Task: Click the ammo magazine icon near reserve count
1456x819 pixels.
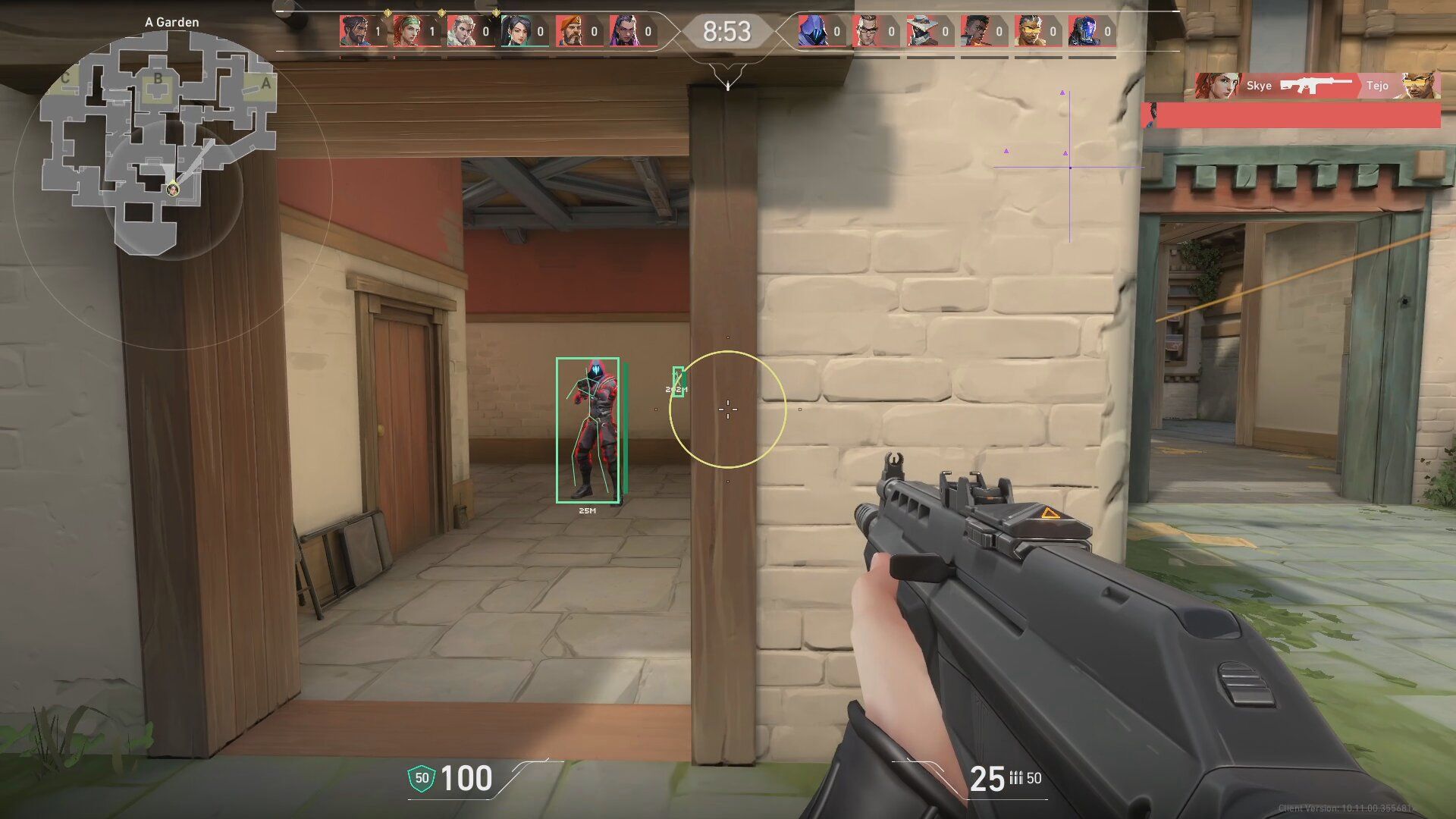Action: [x=1016, y=777]
